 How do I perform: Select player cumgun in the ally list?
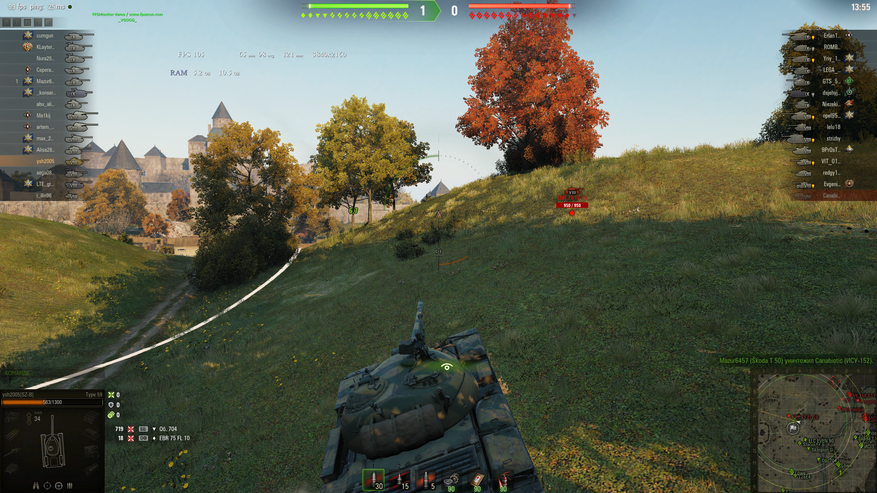click(45, 36)
